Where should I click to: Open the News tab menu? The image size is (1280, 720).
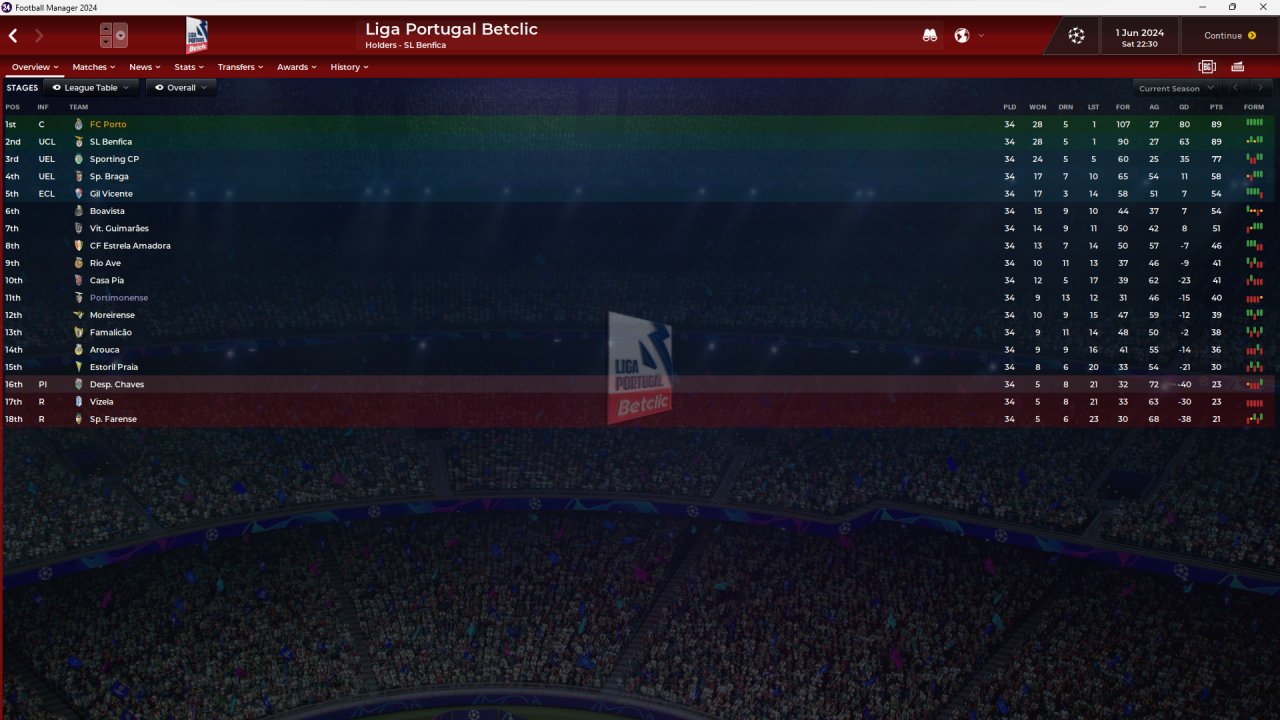[x=145, y=67]
